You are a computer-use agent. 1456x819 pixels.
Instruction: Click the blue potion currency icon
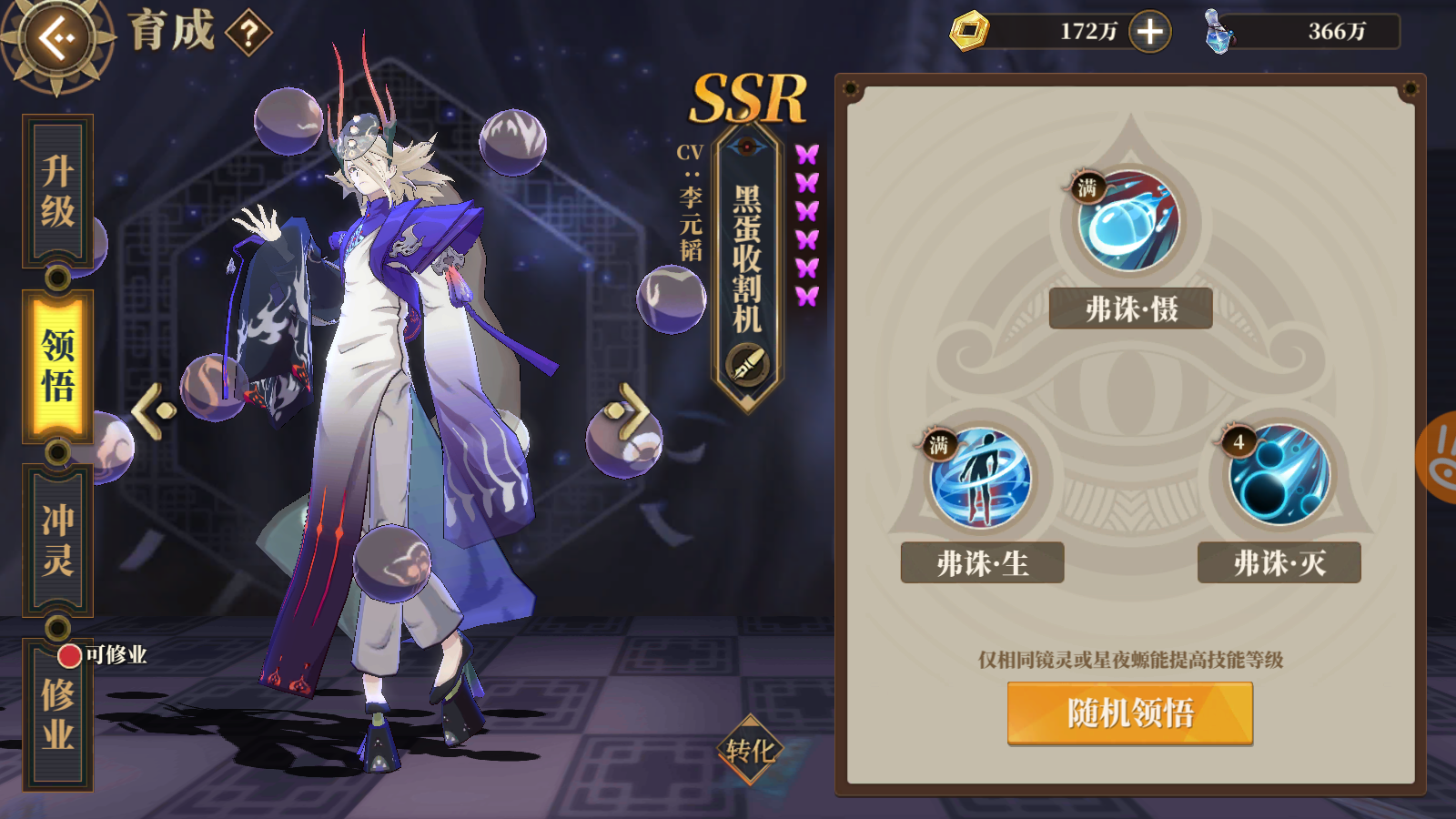[1218, 30]
